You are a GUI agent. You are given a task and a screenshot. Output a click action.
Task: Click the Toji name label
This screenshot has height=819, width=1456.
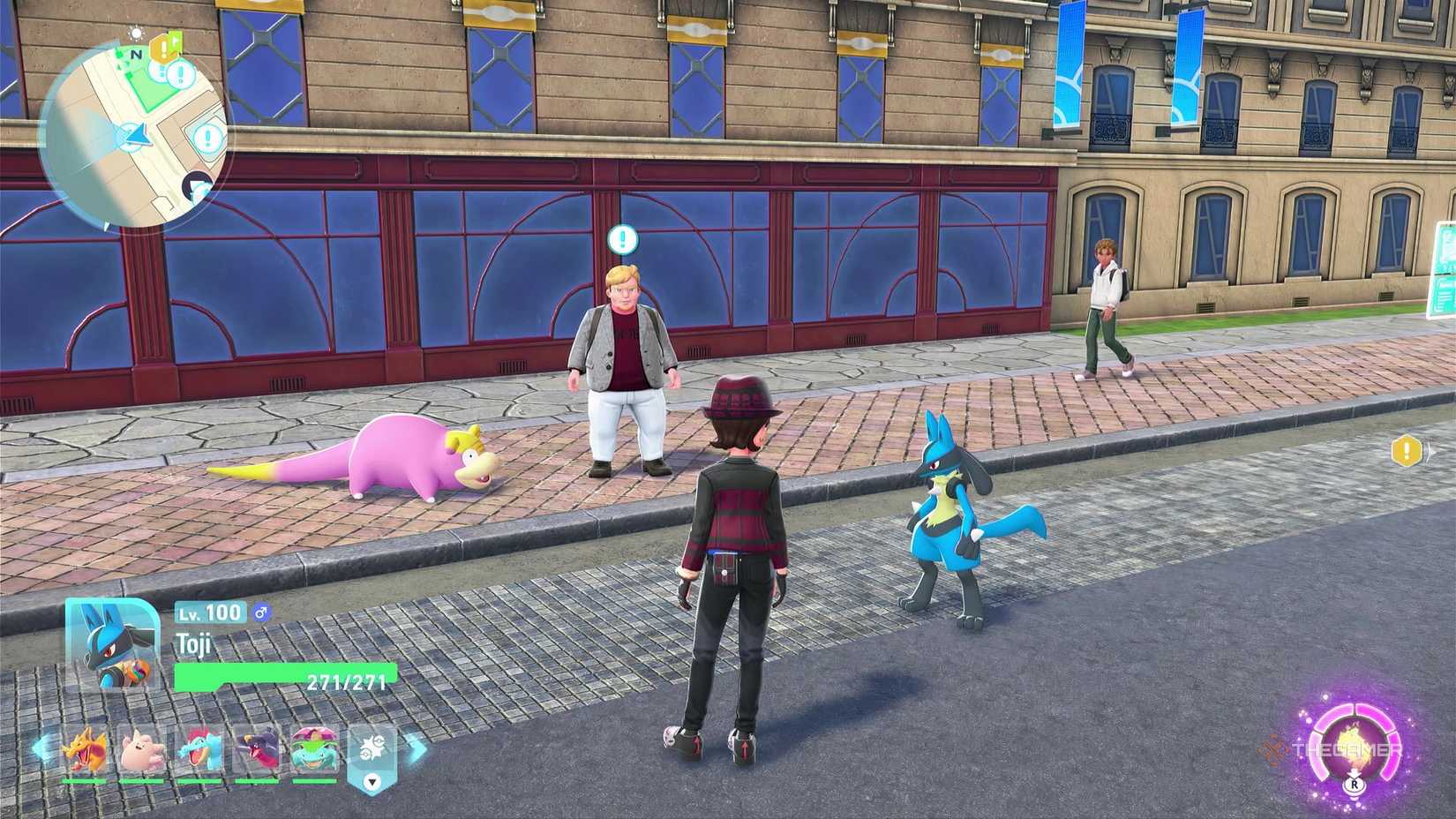(192, 644)
